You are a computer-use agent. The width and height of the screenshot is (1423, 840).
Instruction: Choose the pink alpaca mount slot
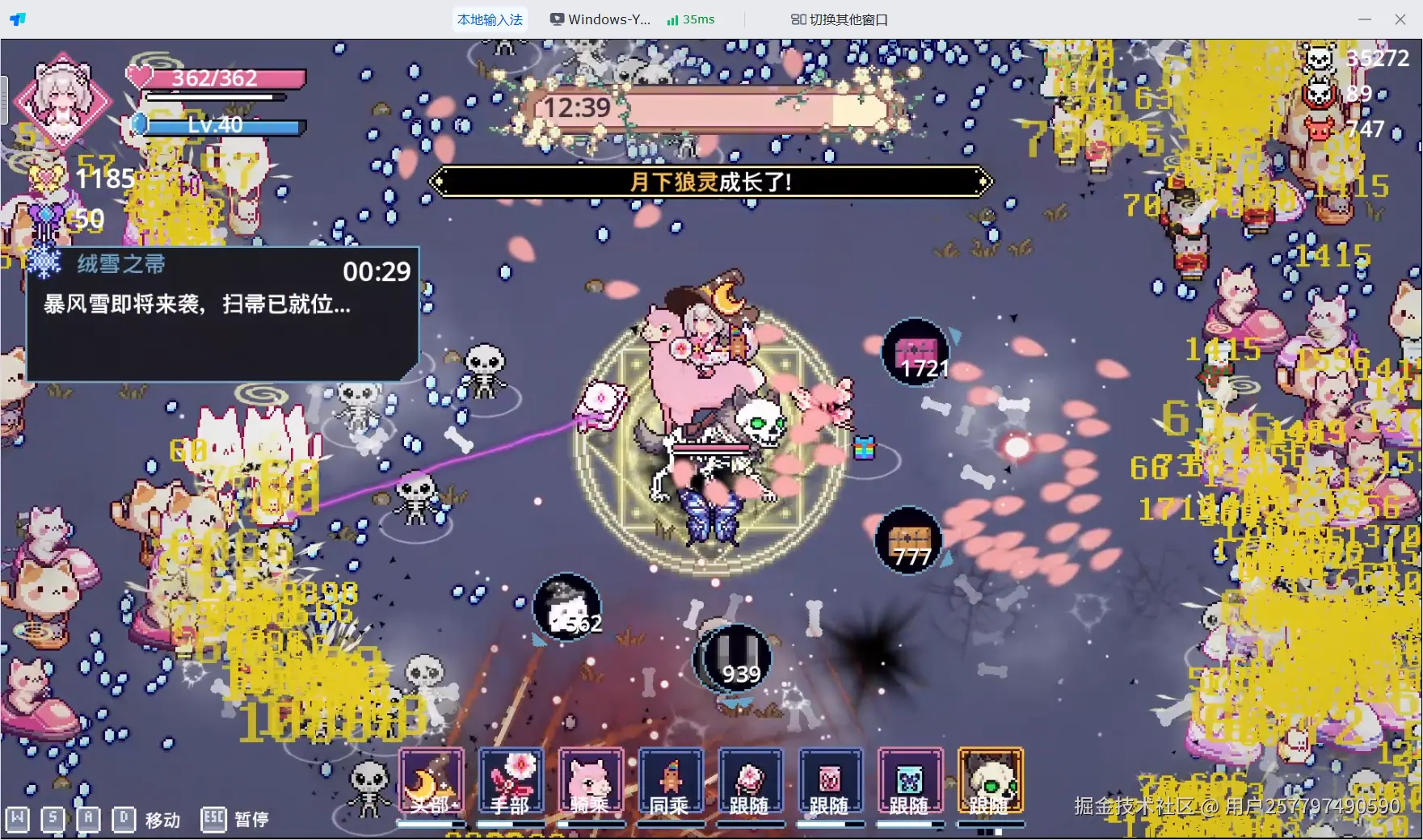(x=591, y=781)
